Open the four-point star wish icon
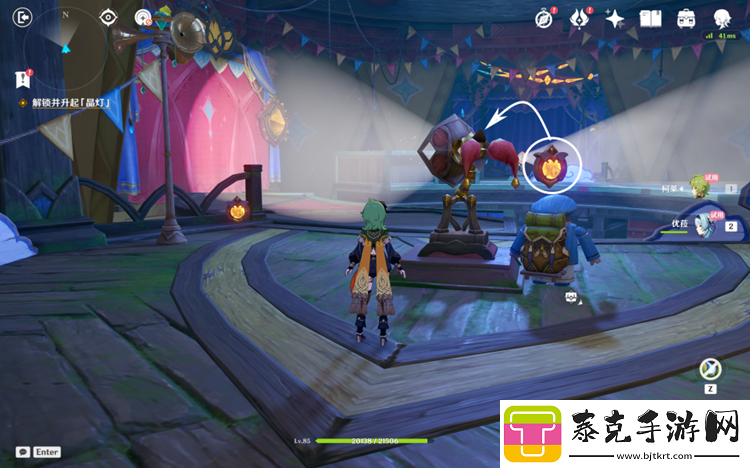This screenshot has height=468, width=750. (615, 18)
